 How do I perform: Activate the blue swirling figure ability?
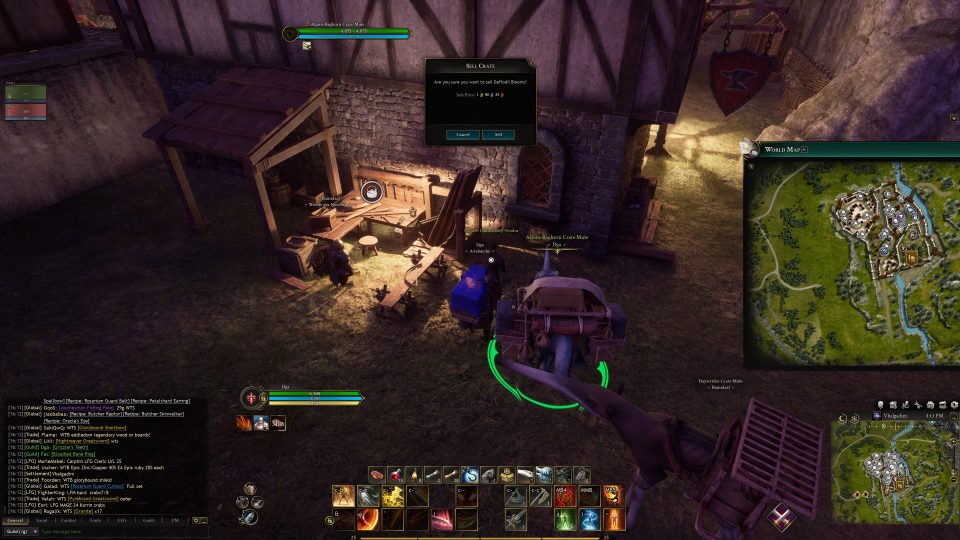[x=590, y=518]
